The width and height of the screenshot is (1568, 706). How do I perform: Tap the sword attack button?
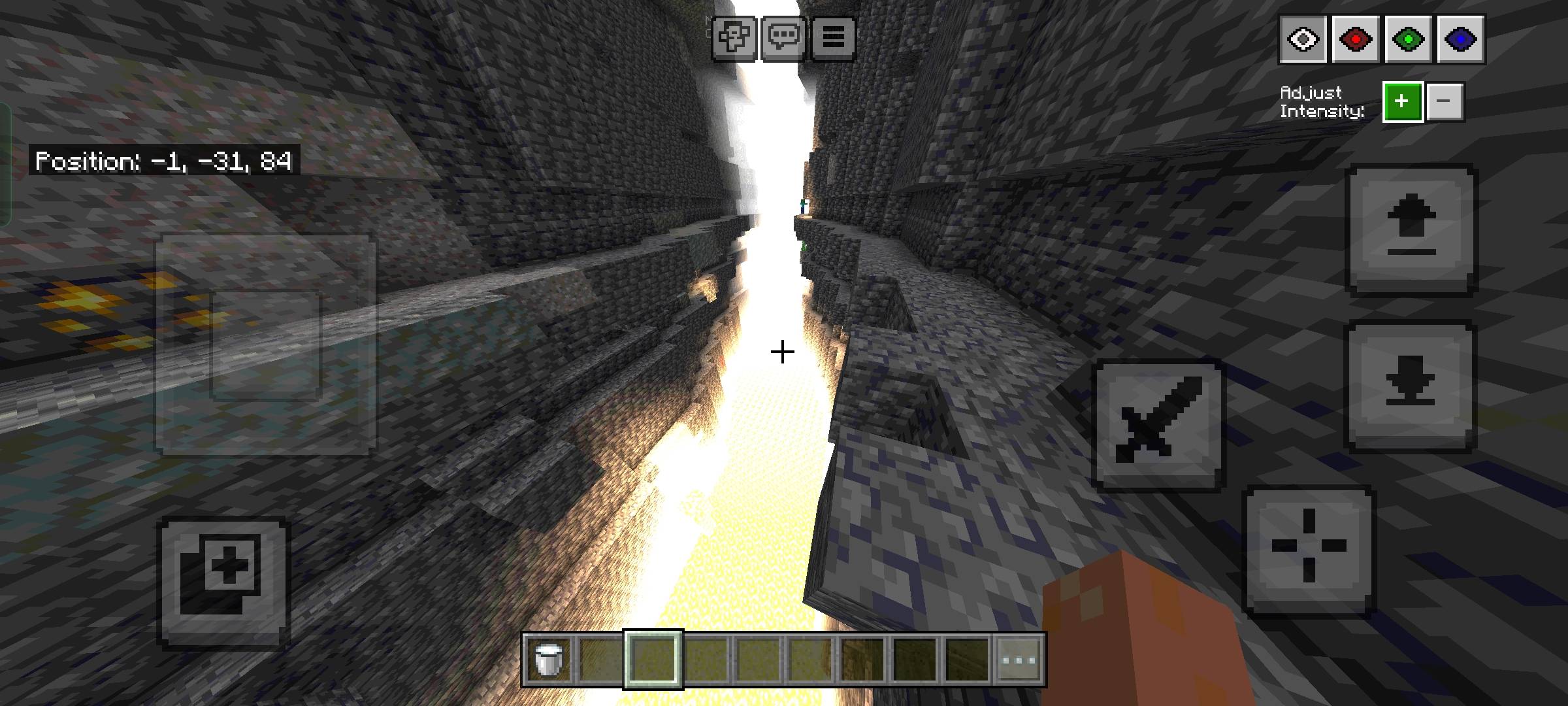coord(1160,425)
